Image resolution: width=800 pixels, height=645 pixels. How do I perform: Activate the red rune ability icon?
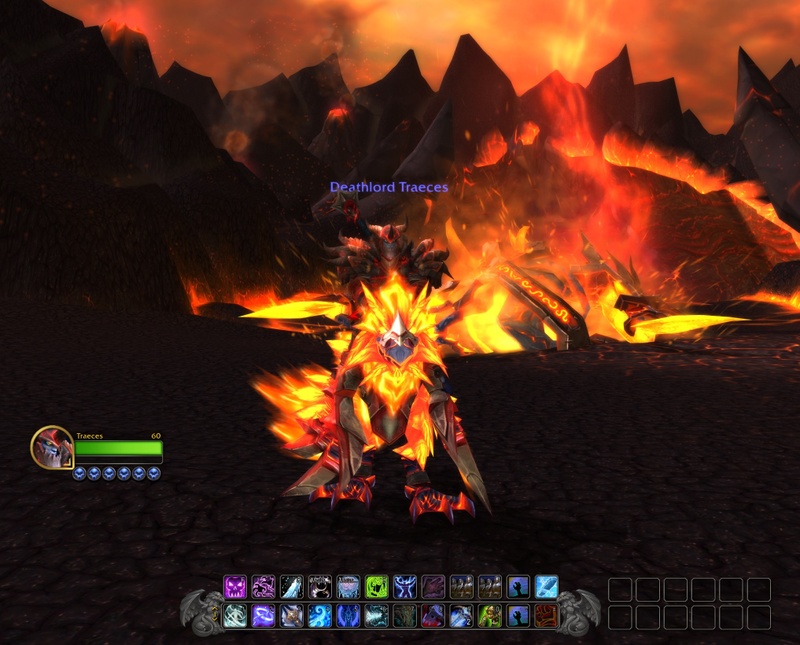tap(546, 616)
